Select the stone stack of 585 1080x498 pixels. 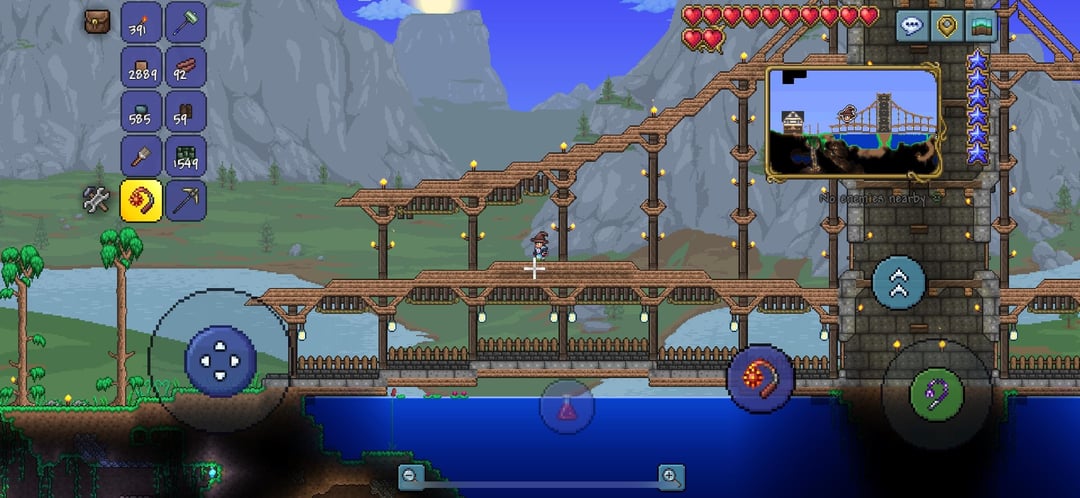coord(141,111)
